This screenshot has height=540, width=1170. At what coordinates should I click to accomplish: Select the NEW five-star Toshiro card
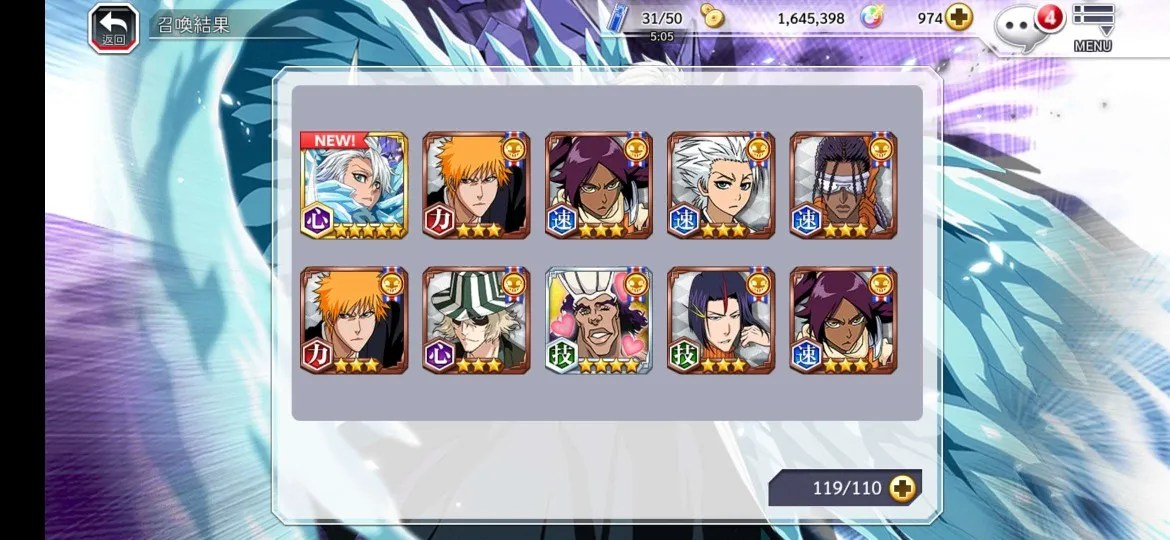pos(354,185)
